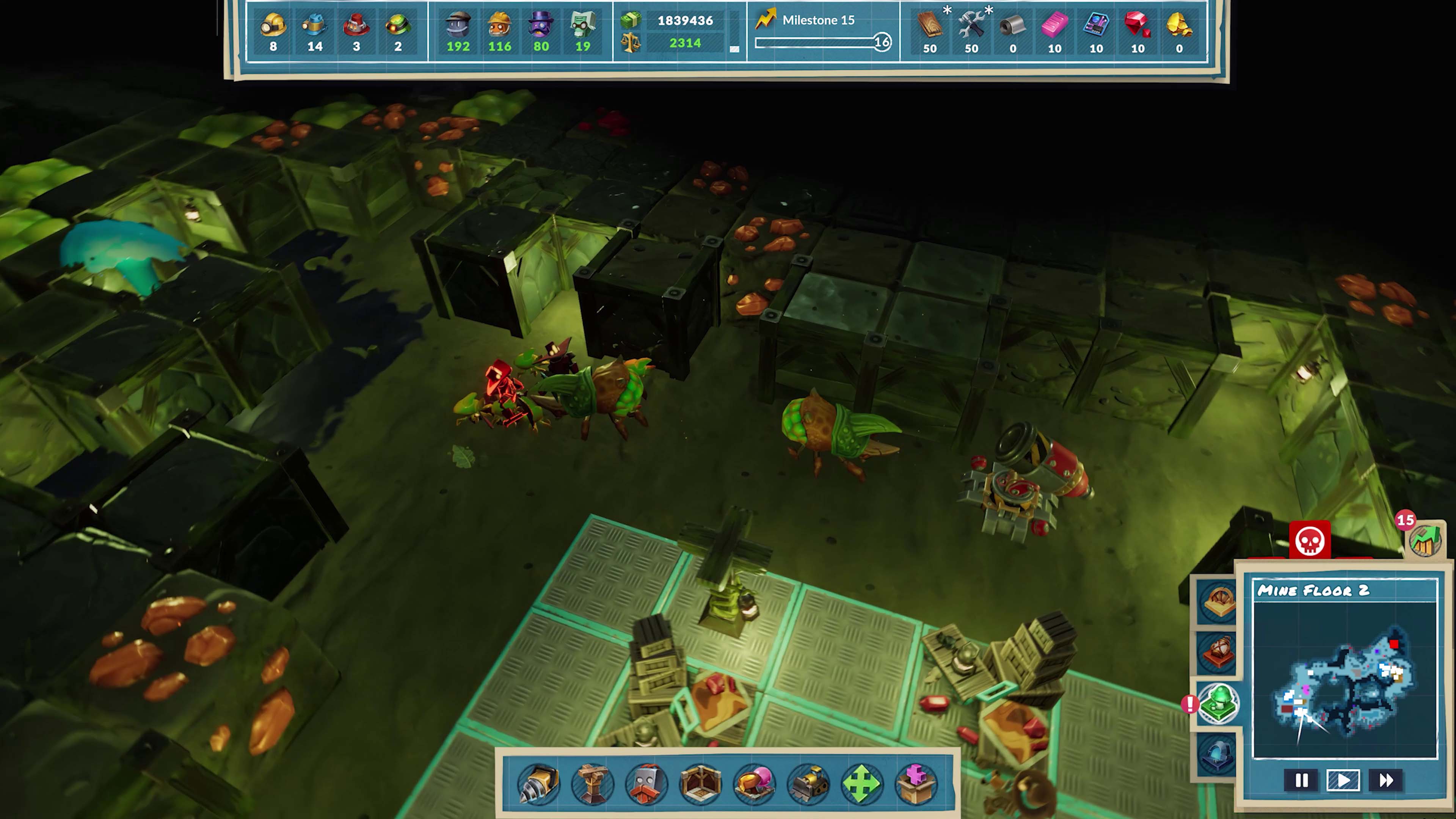Enable fast-forward game speed
This screenshot has width=1456, height=819.
(1387, 780)
